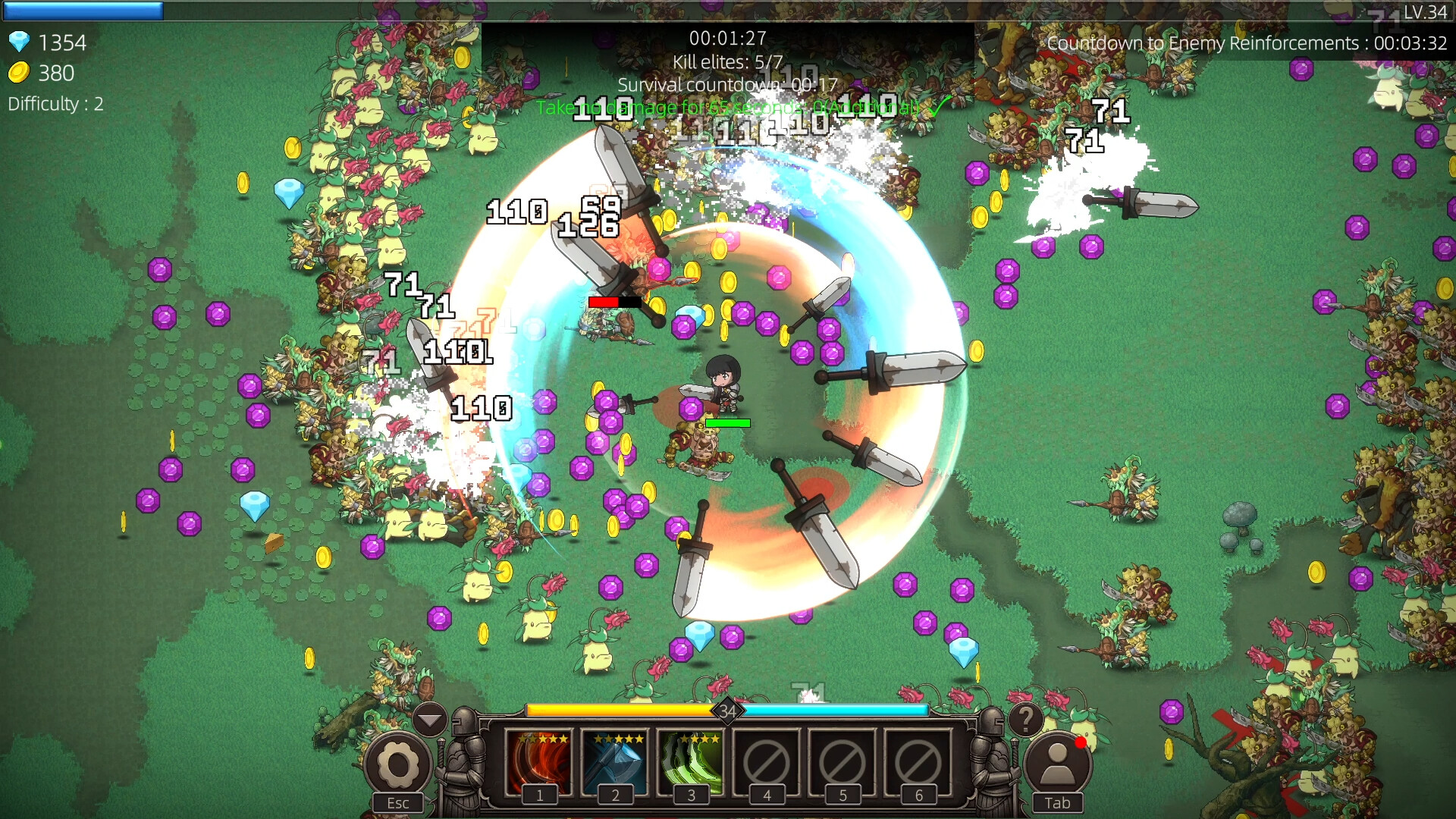This screenshot has width=1456, height=819.
Task: Select the Esc label under the gear
Action: tap(397, 802)
